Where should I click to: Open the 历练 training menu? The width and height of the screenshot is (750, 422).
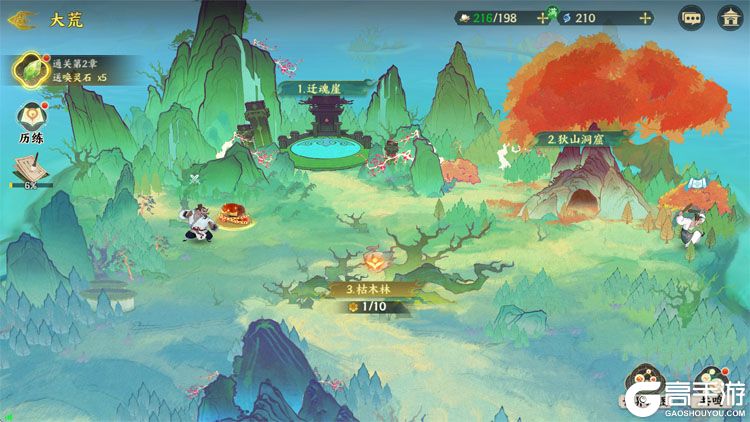coord(31,122)
